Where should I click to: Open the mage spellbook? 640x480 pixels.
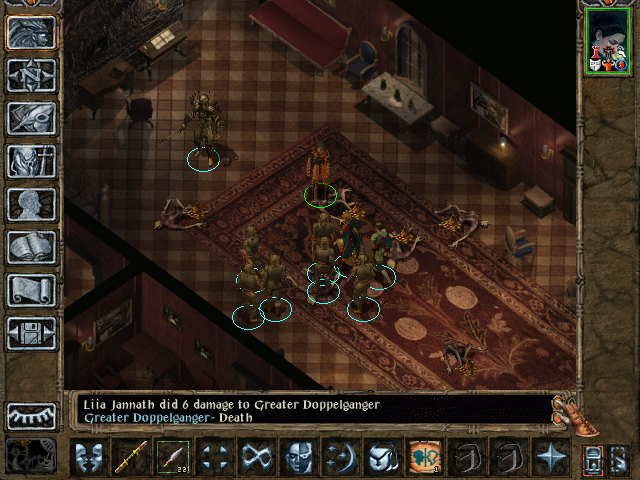click(31, 247)
